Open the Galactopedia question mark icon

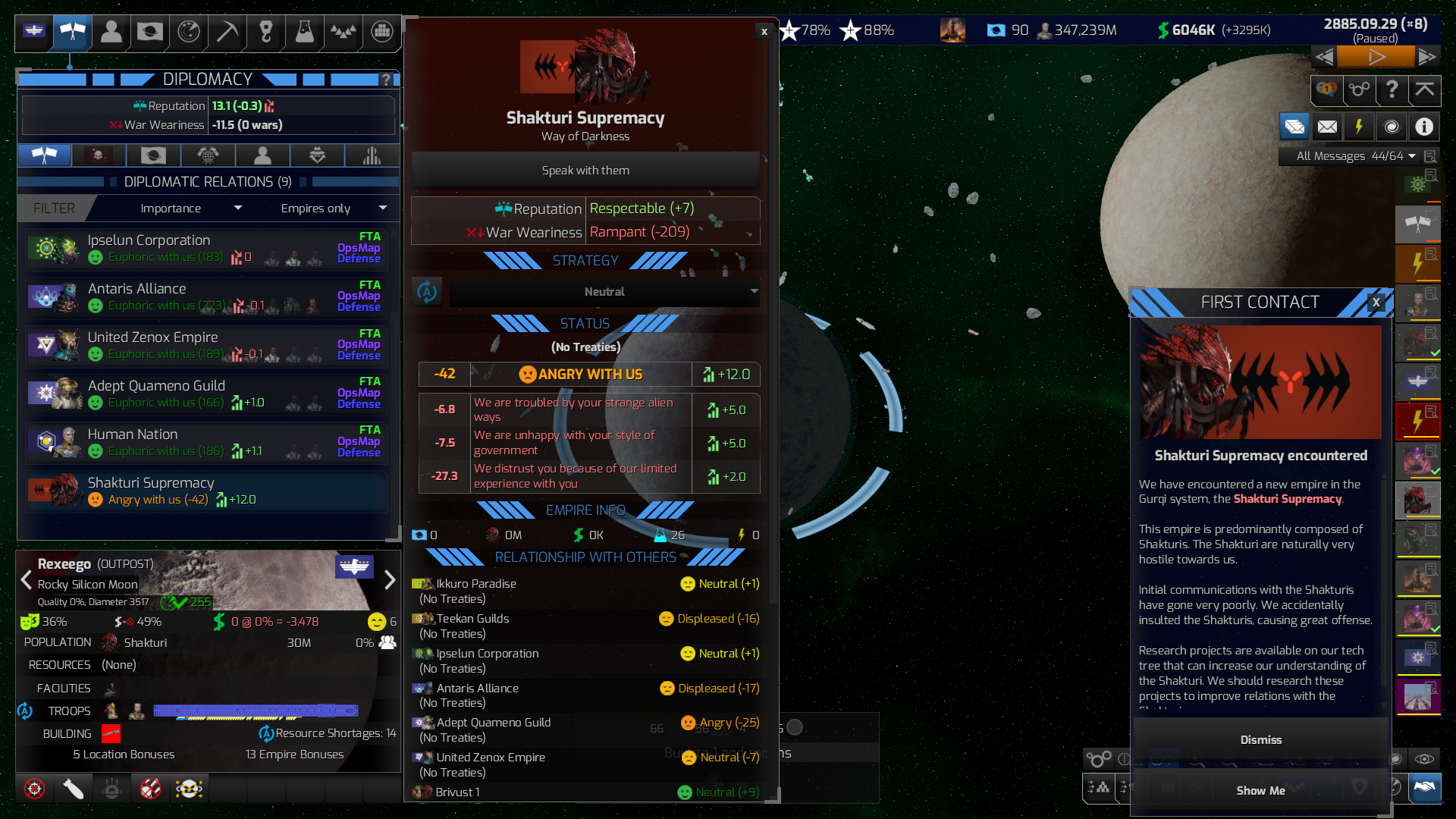[1392, 91]
